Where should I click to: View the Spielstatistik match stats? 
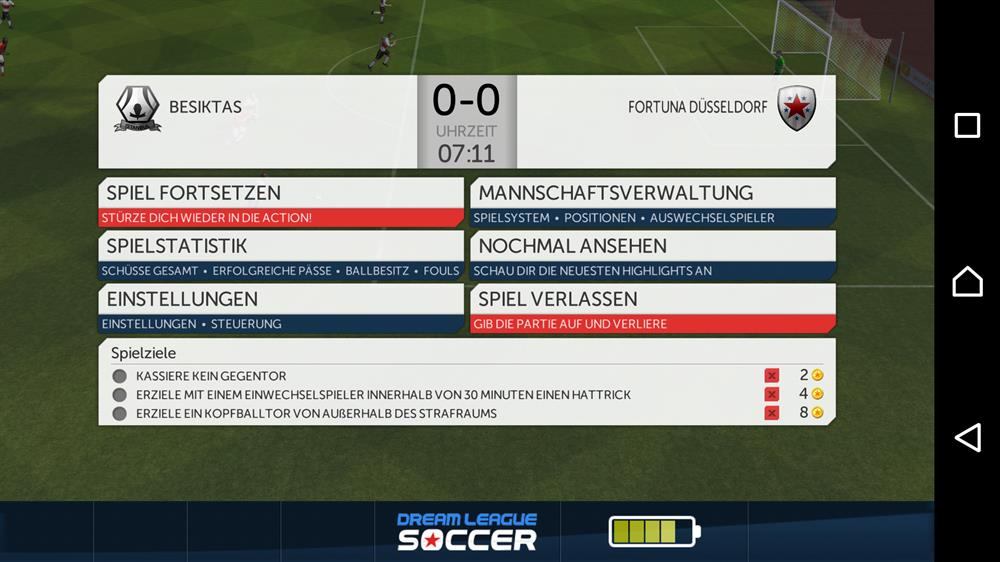point(281,255)
